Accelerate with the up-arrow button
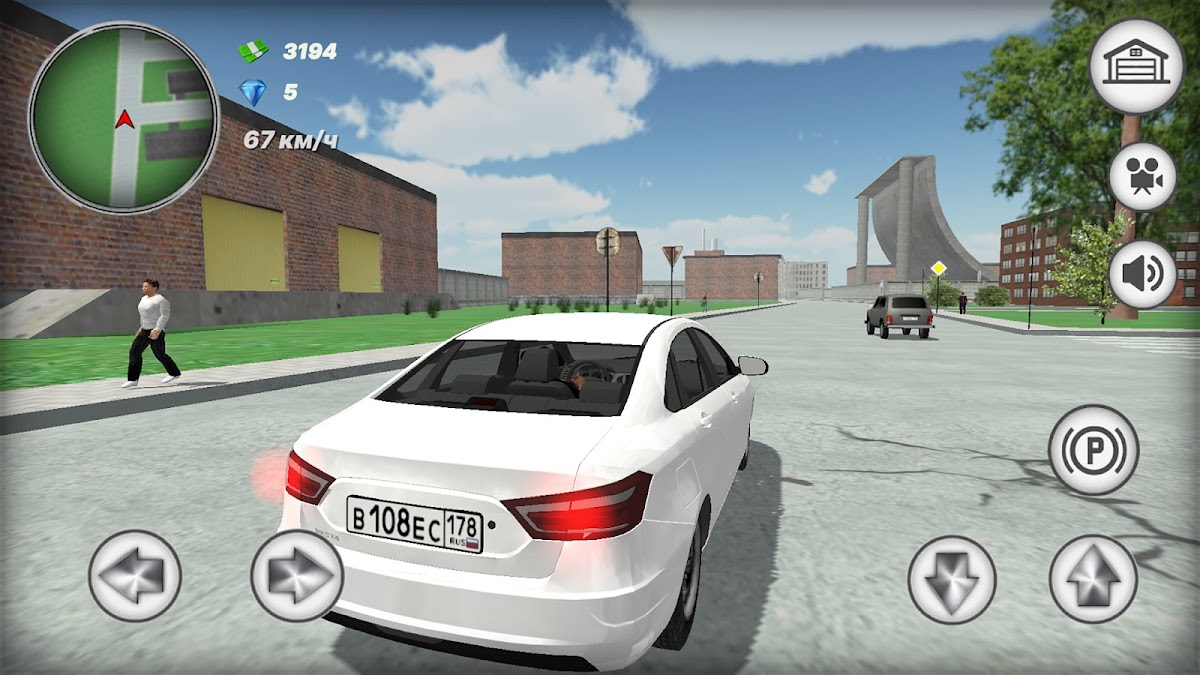Screen dimensions: 1200x675 coord(1093,579)
